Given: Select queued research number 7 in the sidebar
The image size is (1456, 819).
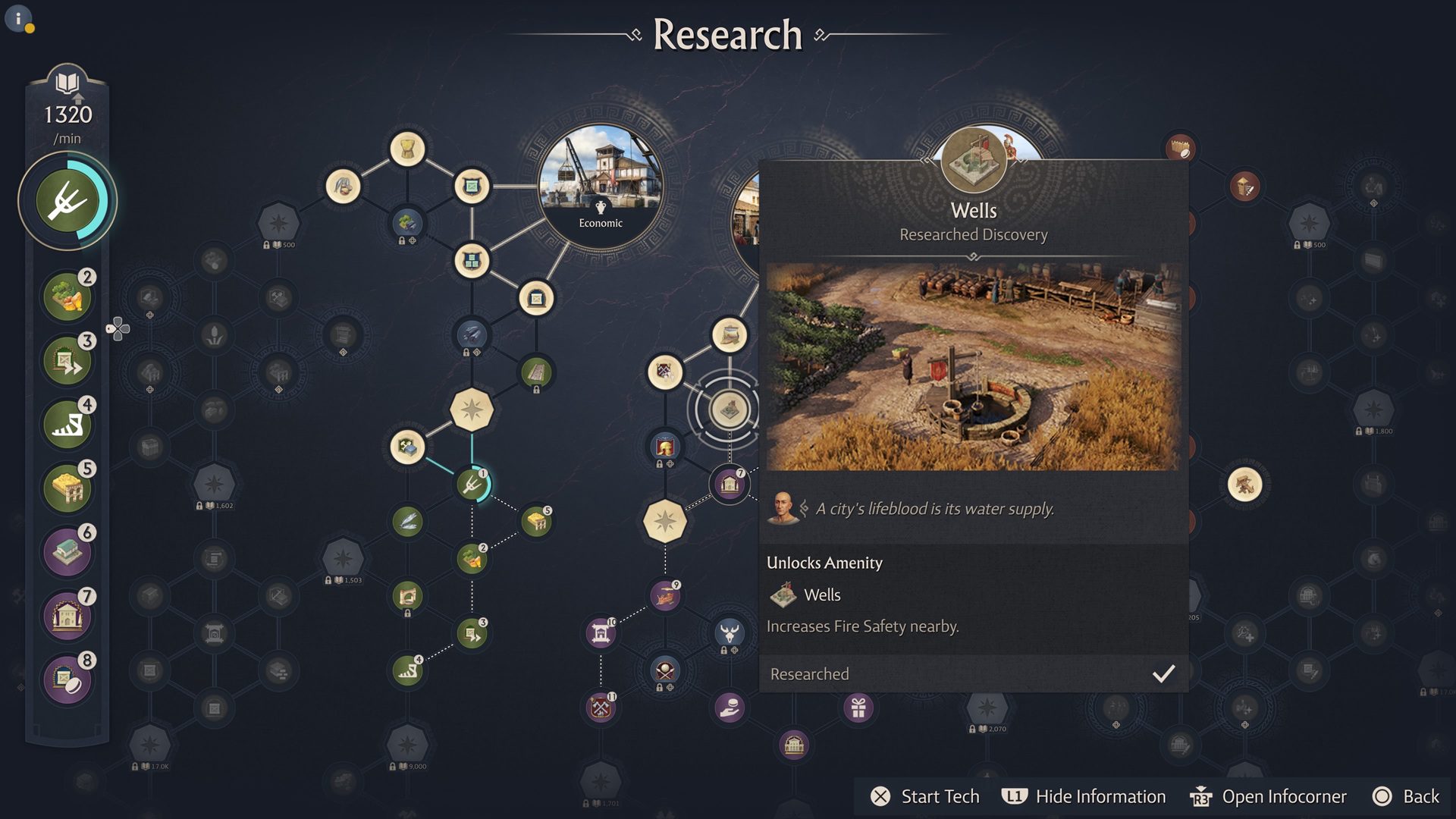Looking at the screenshot, I should coord(67,615).
